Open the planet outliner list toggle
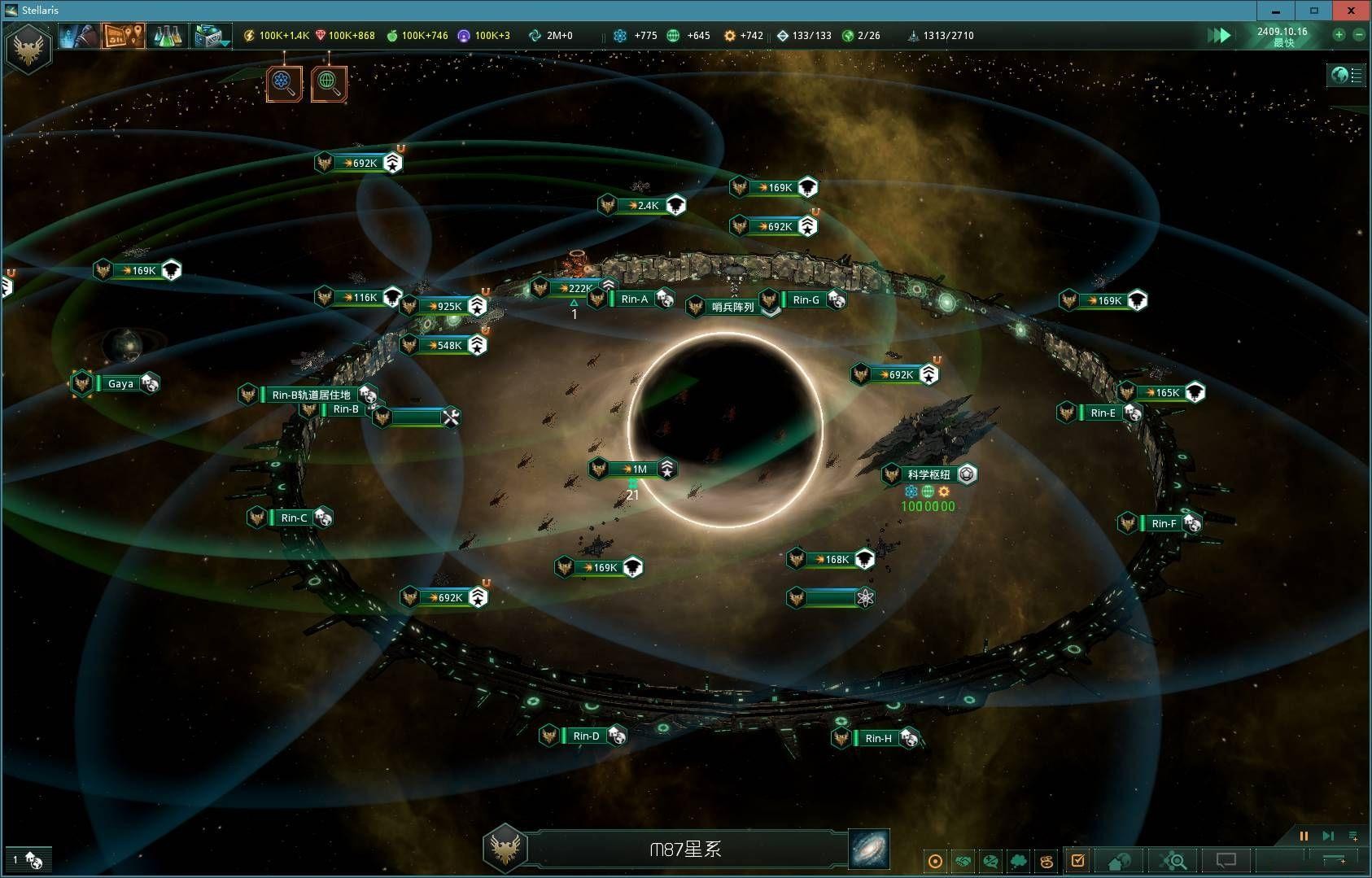Screen dimensions: 1372x878 (x=1347, y=76)
